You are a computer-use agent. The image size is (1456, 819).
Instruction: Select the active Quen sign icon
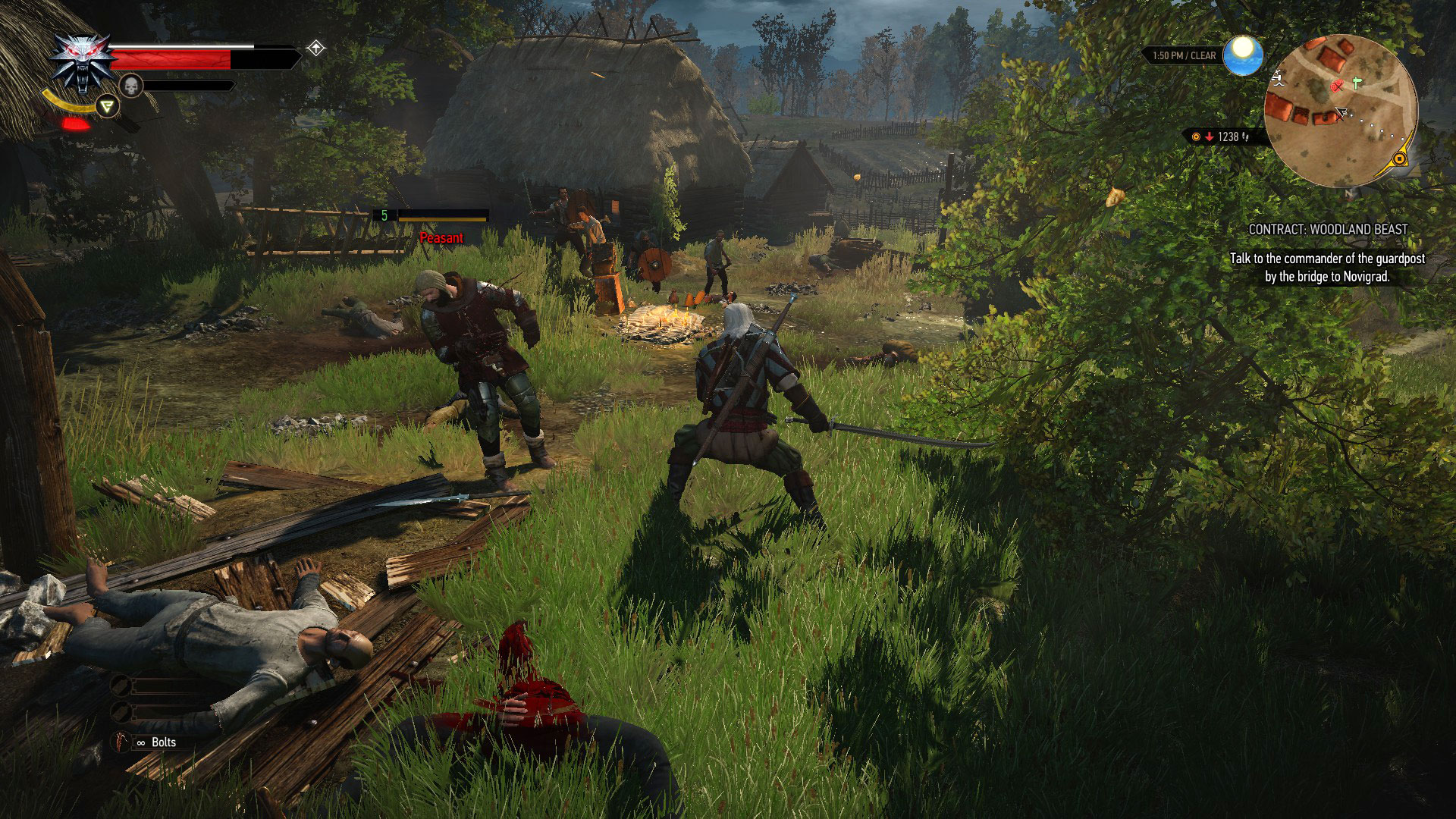[108, 107]
